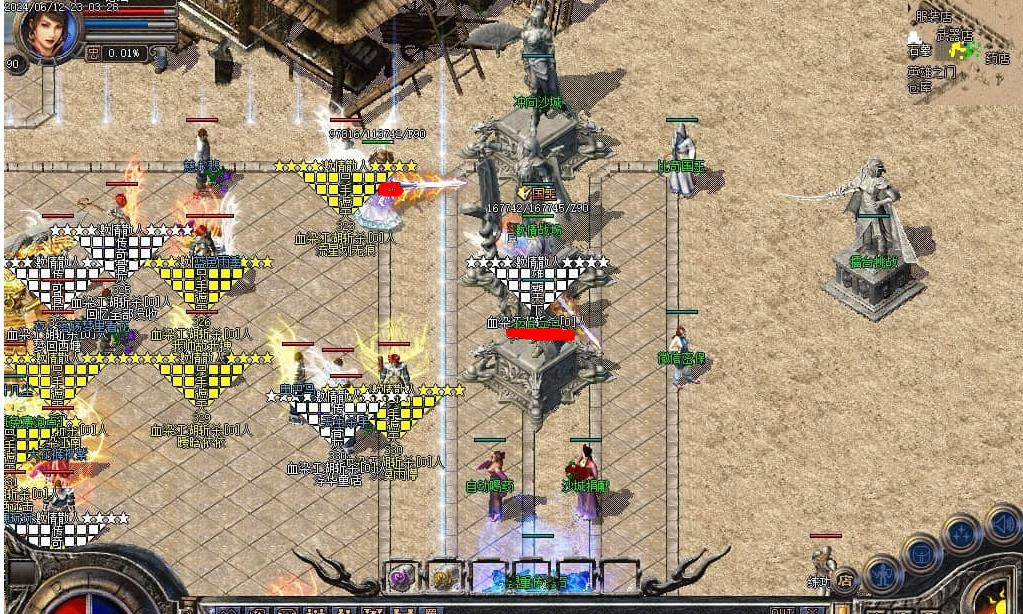1023x614 pixels.
Task: Select the purple item hotbar slot
Action: 402,577
